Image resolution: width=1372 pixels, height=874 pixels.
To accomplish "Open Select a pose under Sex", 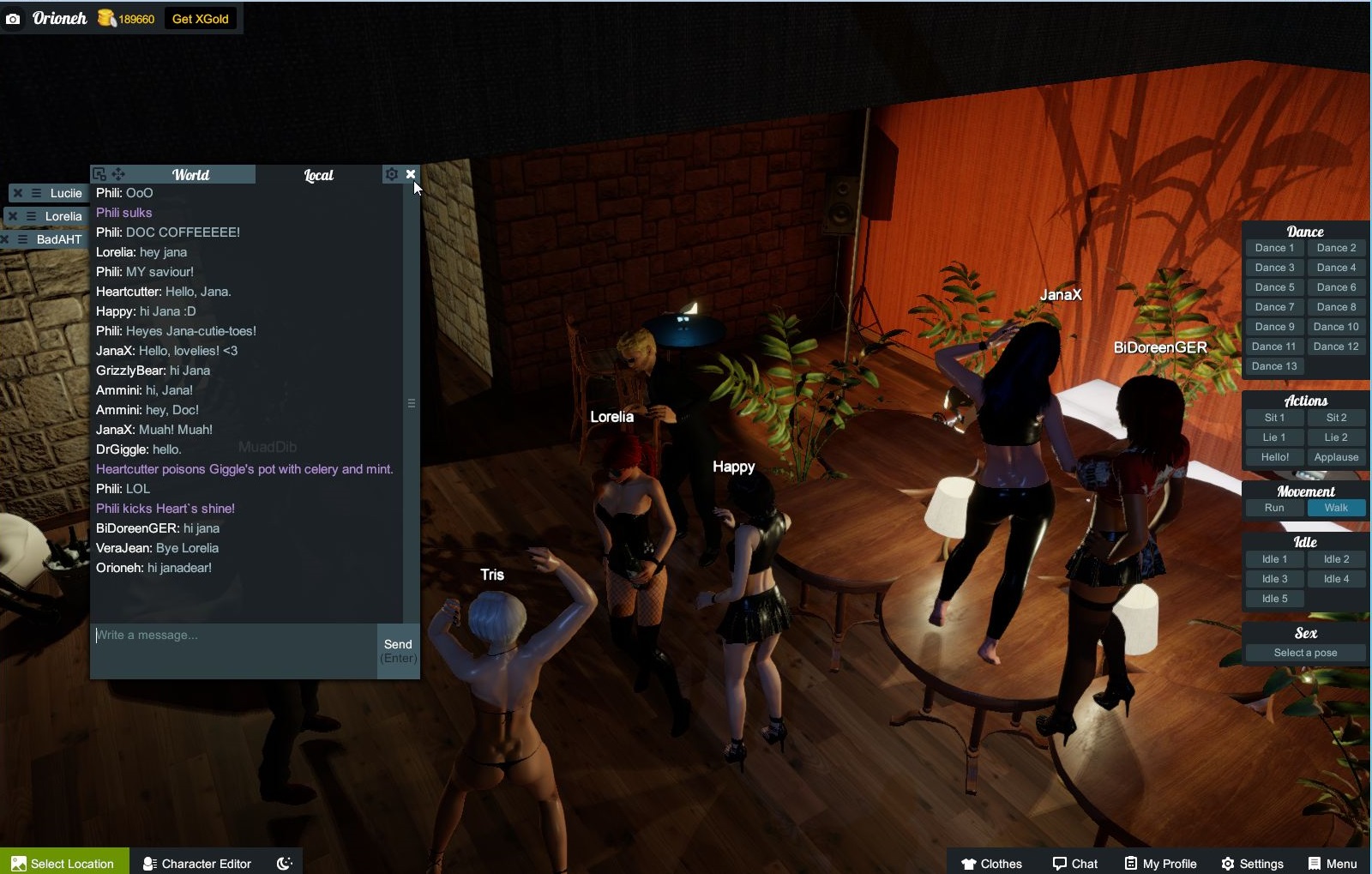I will click(1304, 652).
